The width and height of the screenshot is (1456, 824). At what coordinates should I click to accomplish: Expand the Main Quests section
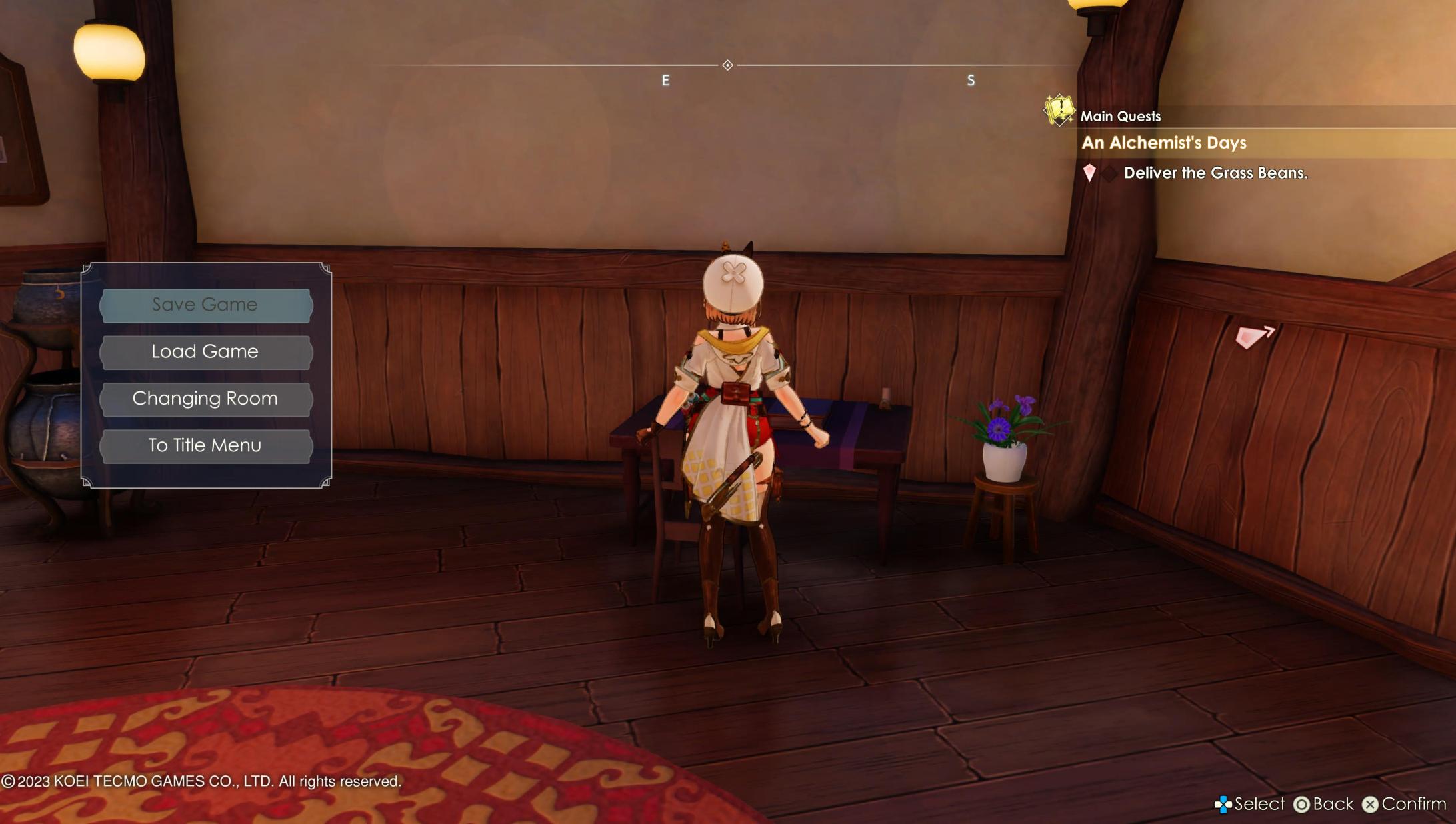click(x=1121, y=115)
